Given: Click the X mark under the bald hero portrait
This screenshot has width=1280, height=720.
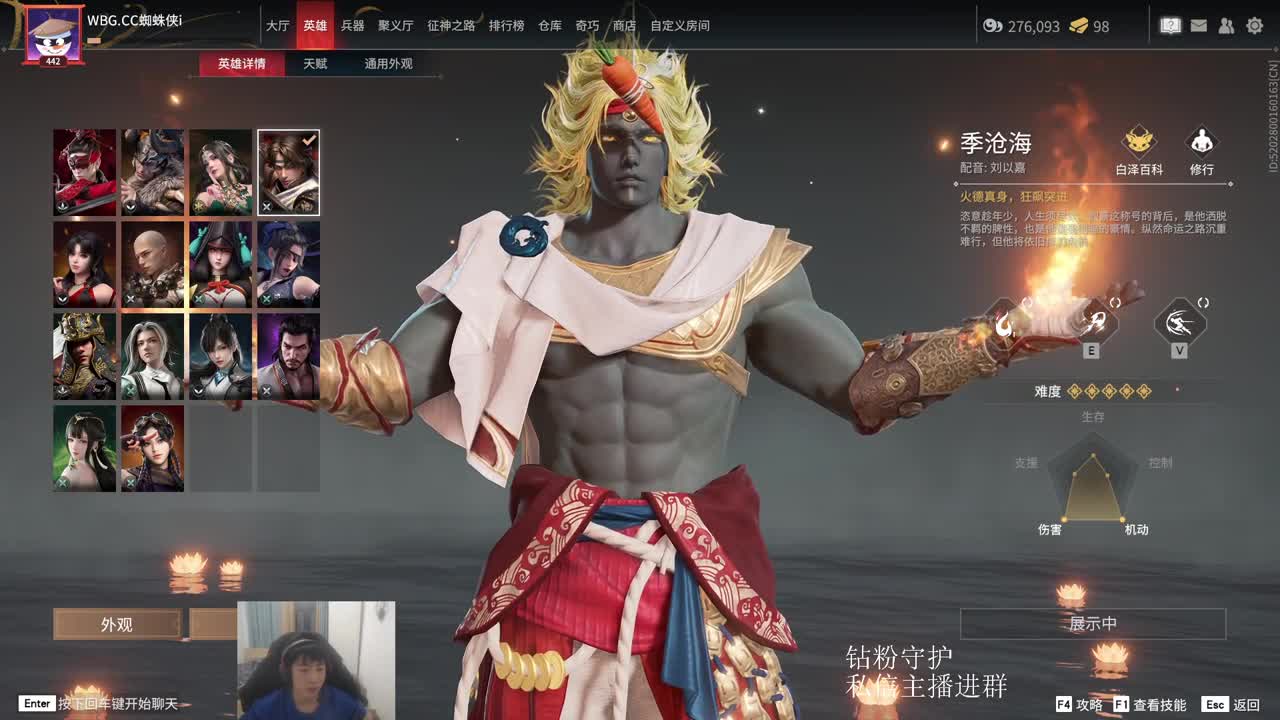Looking at the screenshot, I should [131, 299].
